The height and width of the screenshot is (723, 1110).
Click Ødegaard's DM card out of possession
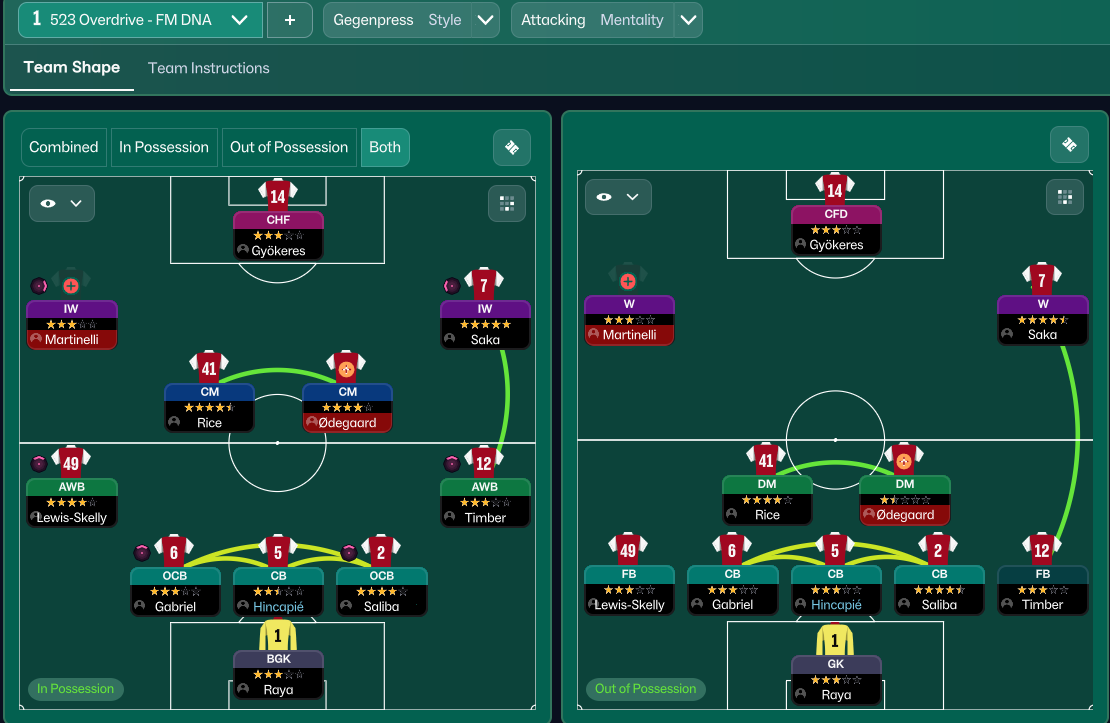click(x=905, y=499)
